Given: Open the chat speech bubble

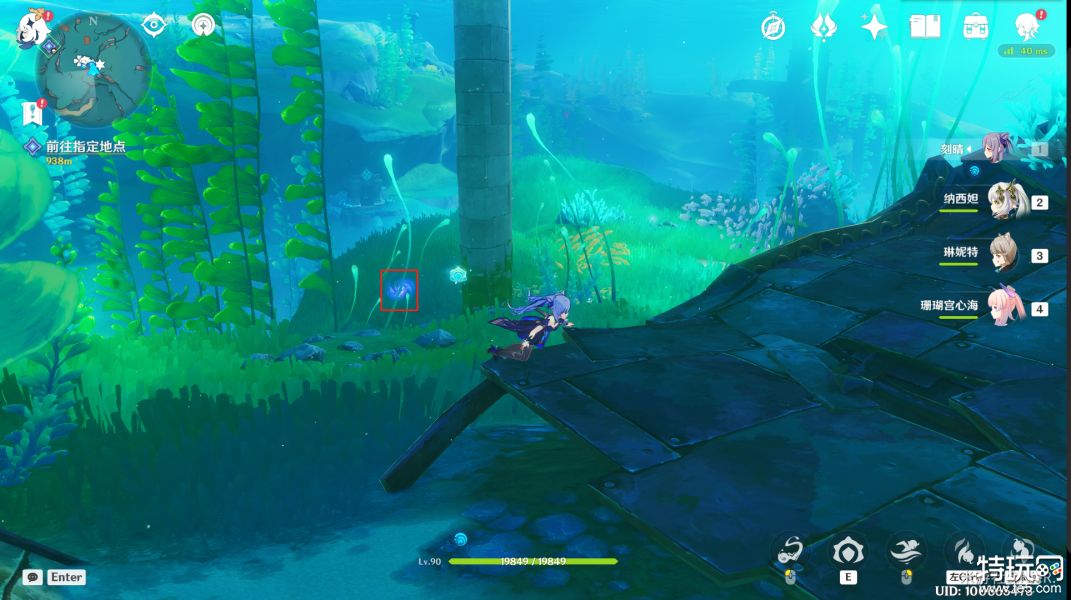Looking at the screenshot, I should pyautogui.click(x=33, y=577).
